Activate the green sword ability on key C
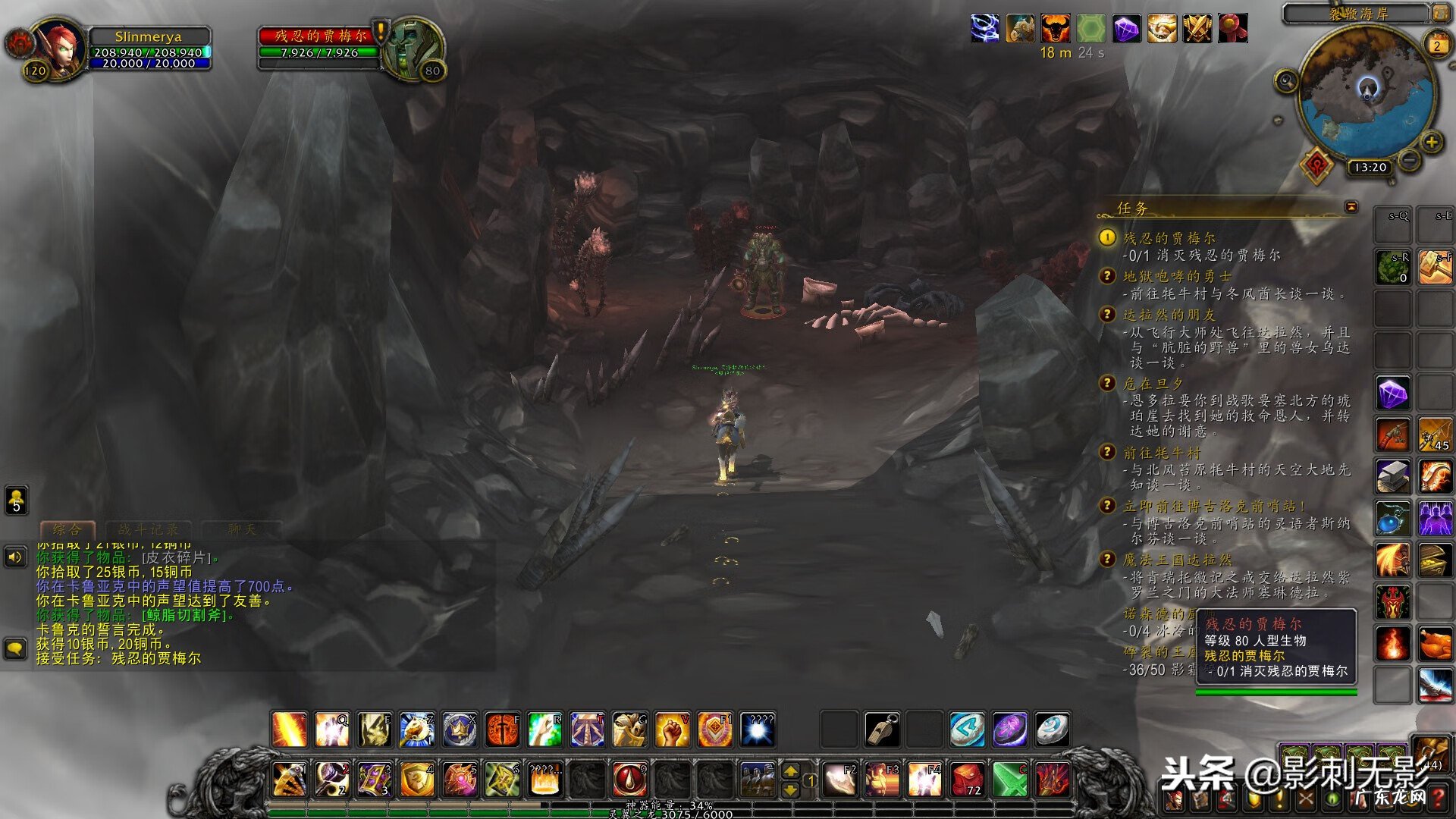Screen dimensions: 1456x819 pyautogui.click(x=1010, y=779)
